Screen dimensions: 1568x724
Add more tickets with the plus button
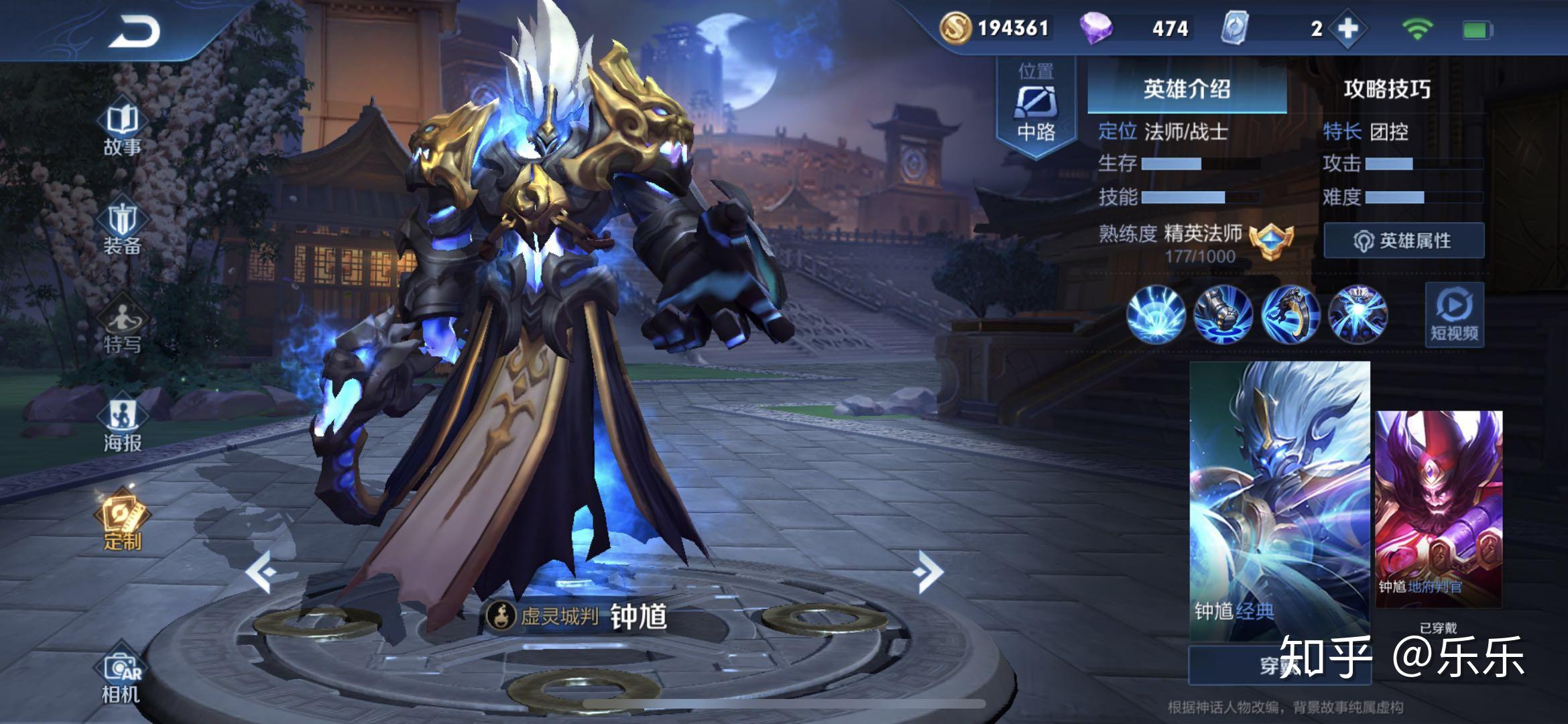(x=1348, y=29)
